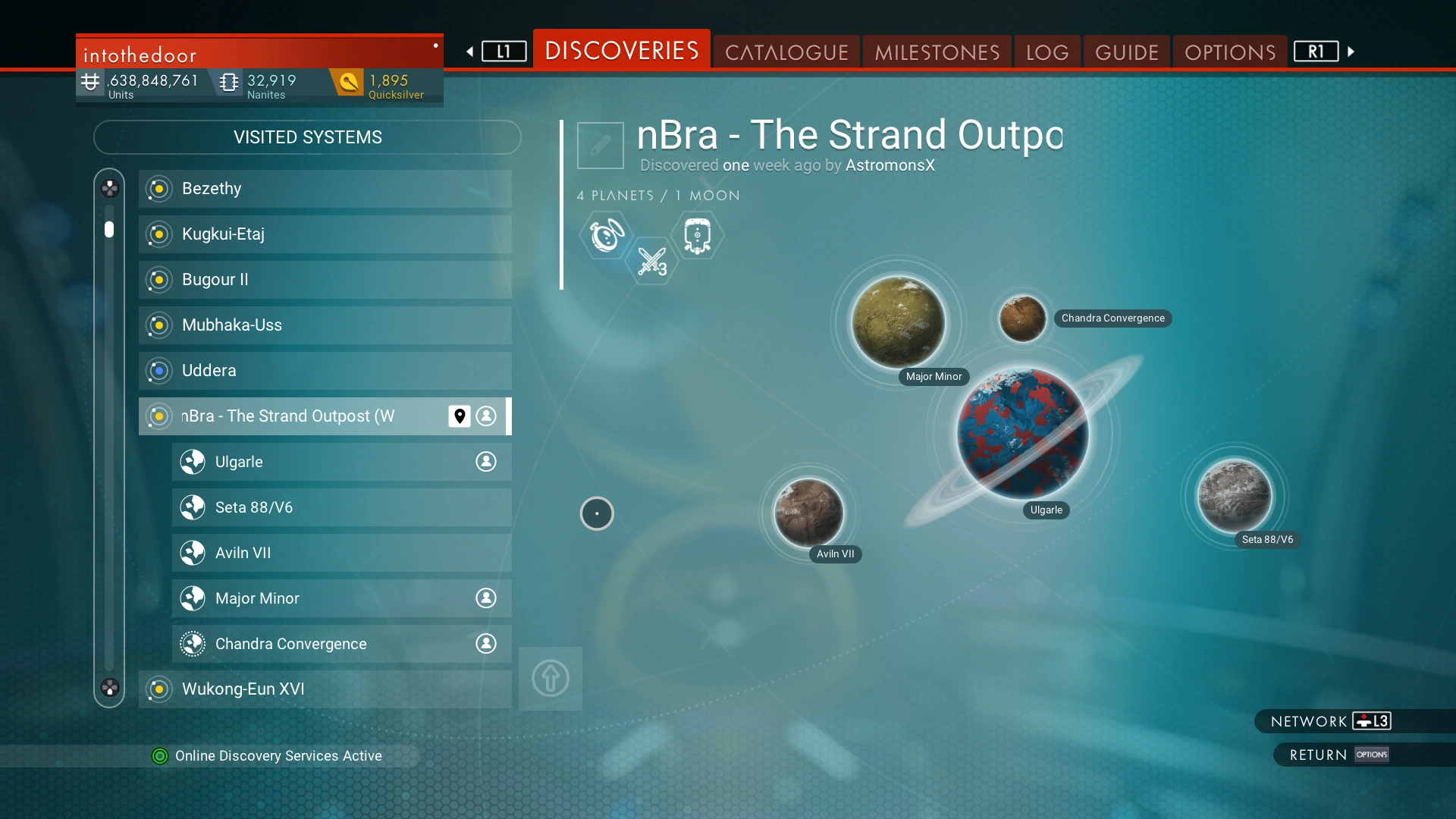Select Major Minor list row
The height and width of the screenshot is (819, 1456).
click(341, 598)
